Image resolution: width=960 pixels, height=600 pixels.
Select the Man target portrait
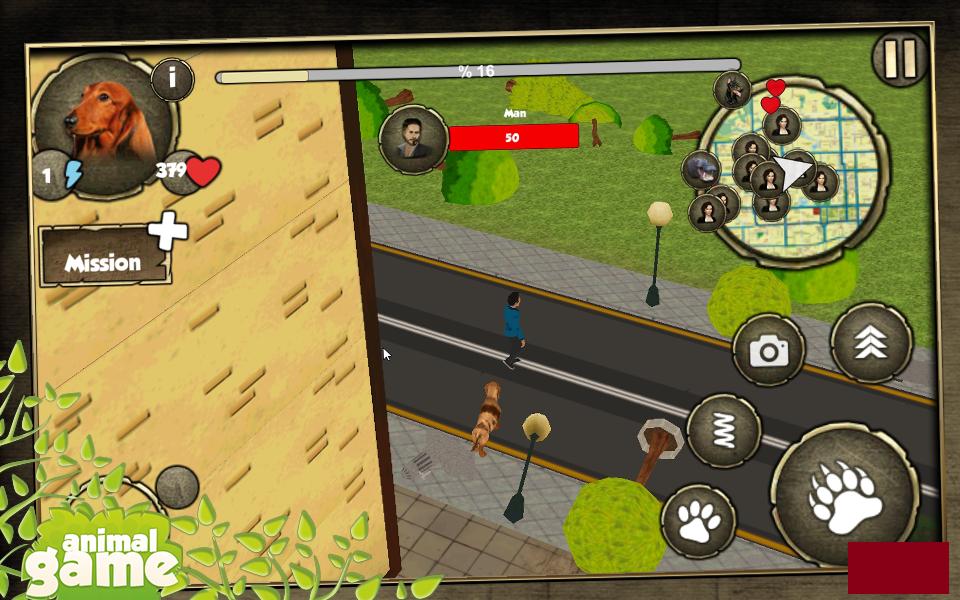(x=412, y=139)
